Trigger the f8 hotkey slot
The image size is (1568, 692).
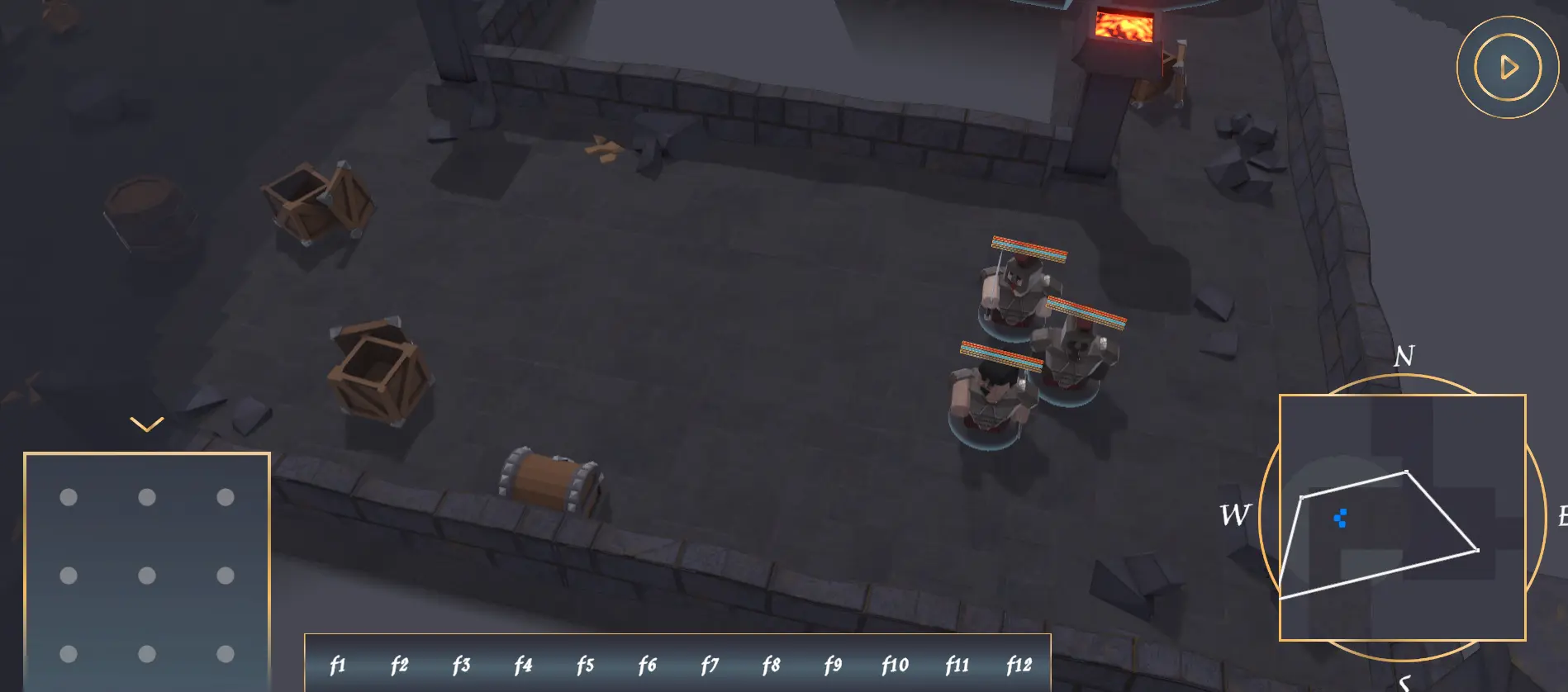[x=772, y=663]
